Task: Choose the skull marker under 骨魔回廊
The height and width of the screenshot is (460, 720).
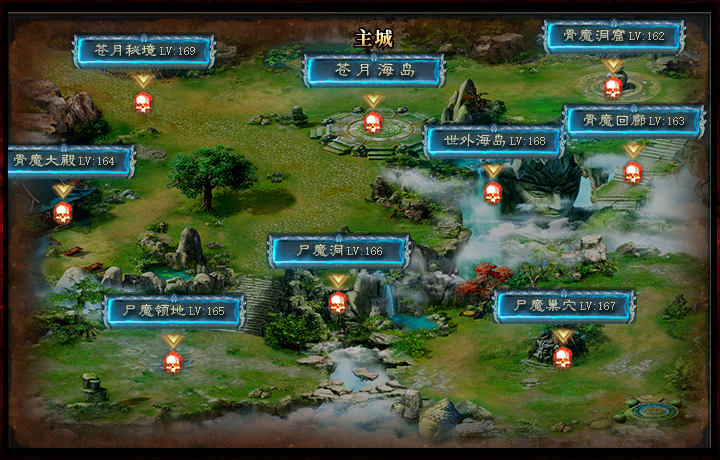Action: (x=632, y=172)
